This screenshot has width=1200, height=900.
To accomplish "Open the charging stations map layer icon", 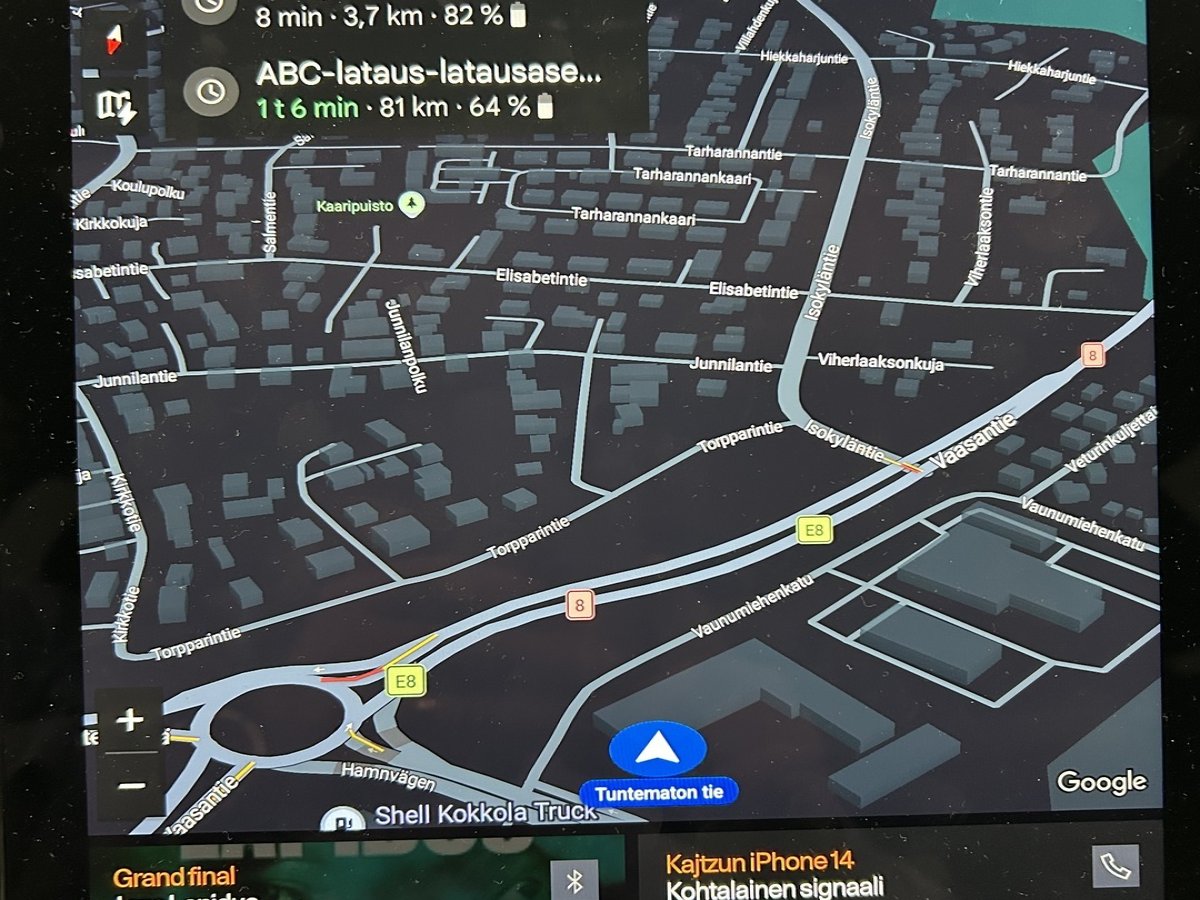I will 118,106.
